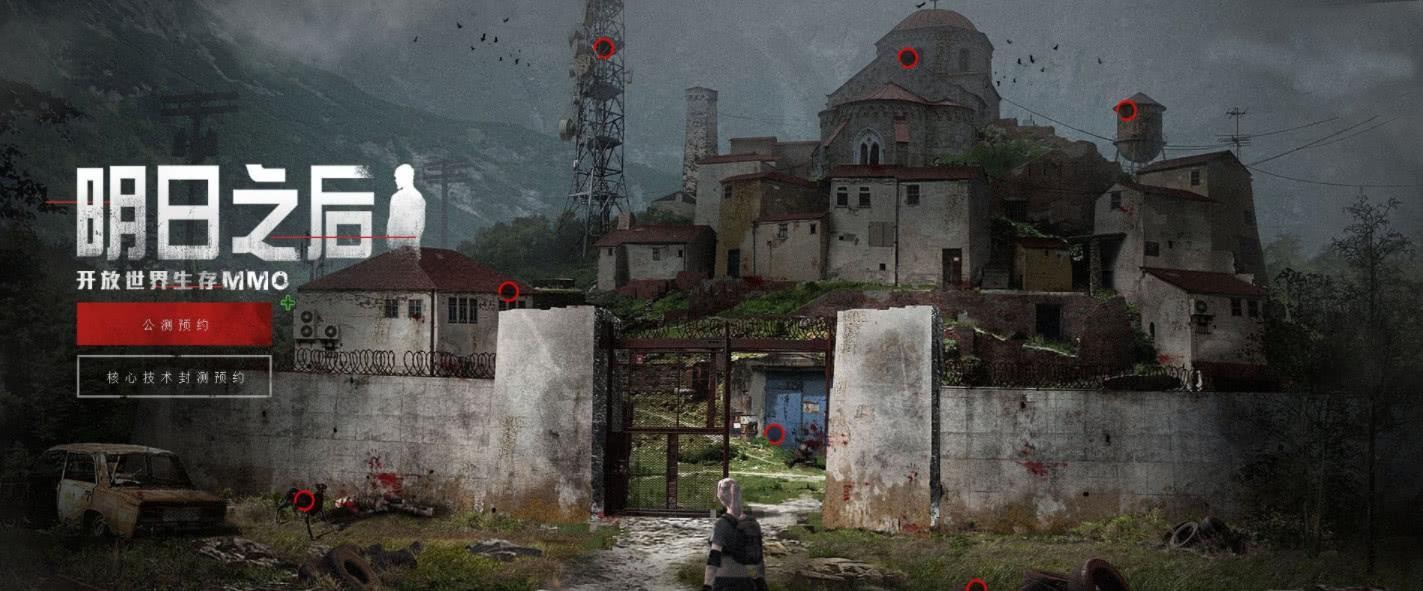
Task: Click the red 公测预约 button
Action: [174, 324]
